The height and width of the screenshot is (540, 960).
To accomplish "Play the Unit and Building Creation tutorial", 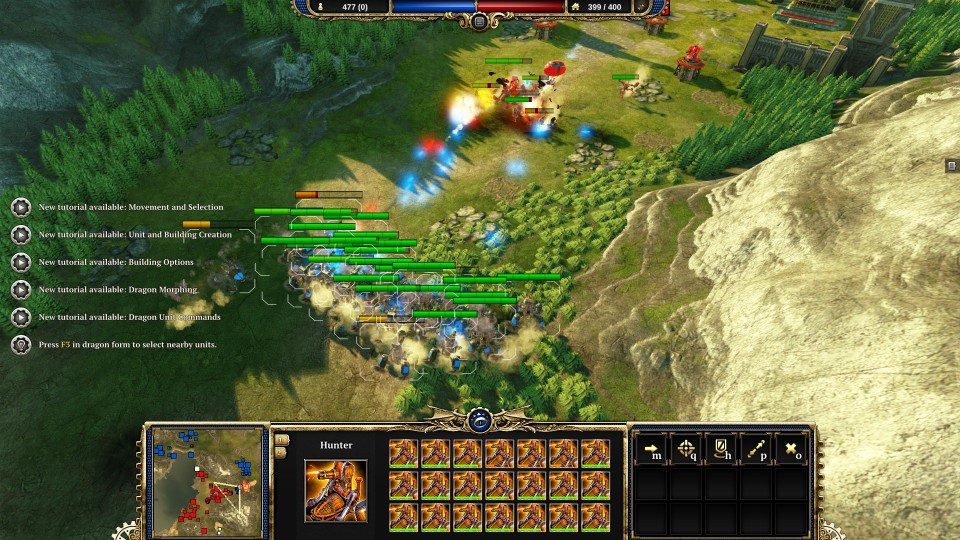I will [x=20, y=235].
